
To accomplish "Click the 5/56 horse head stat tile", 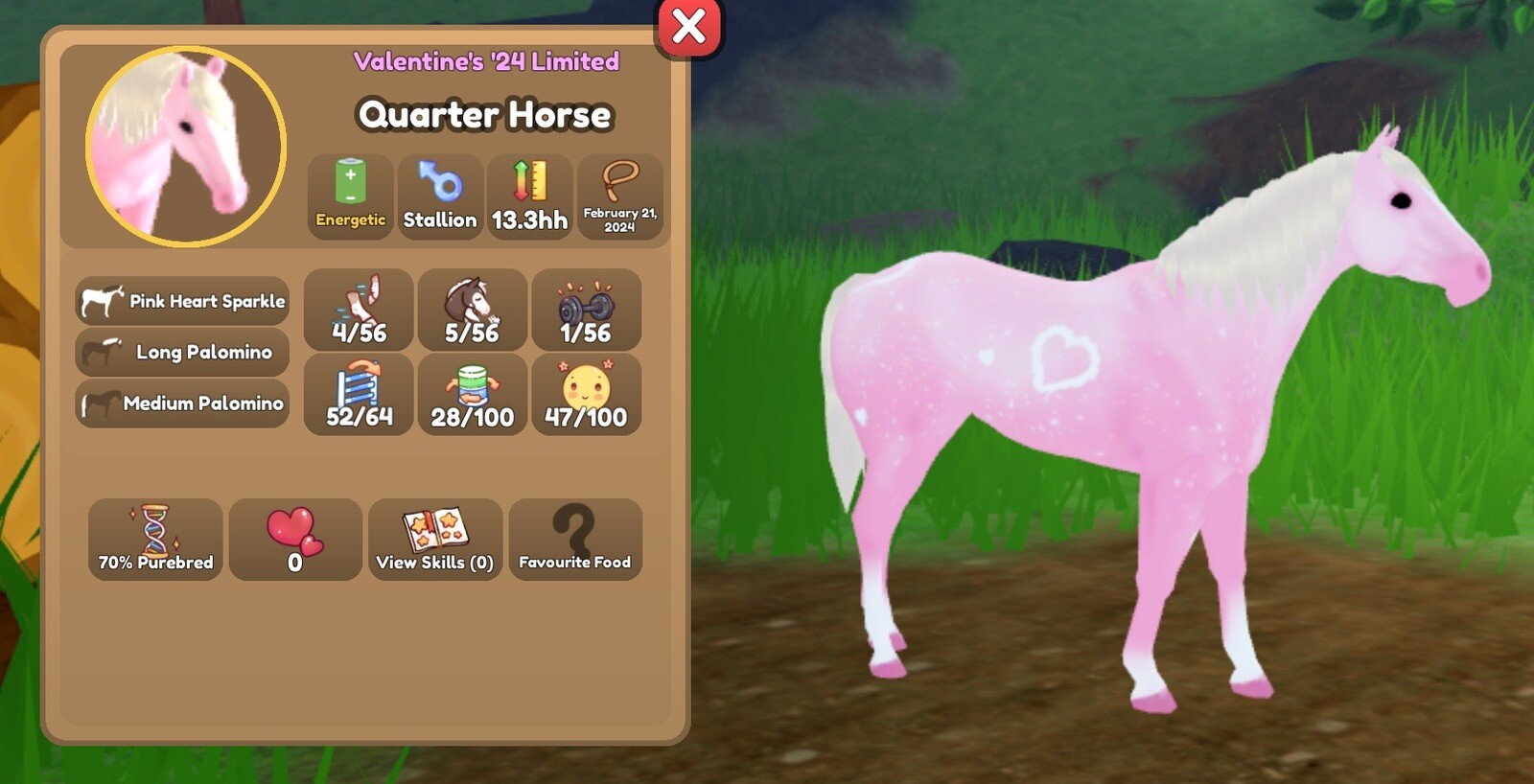I will [472, 310].
